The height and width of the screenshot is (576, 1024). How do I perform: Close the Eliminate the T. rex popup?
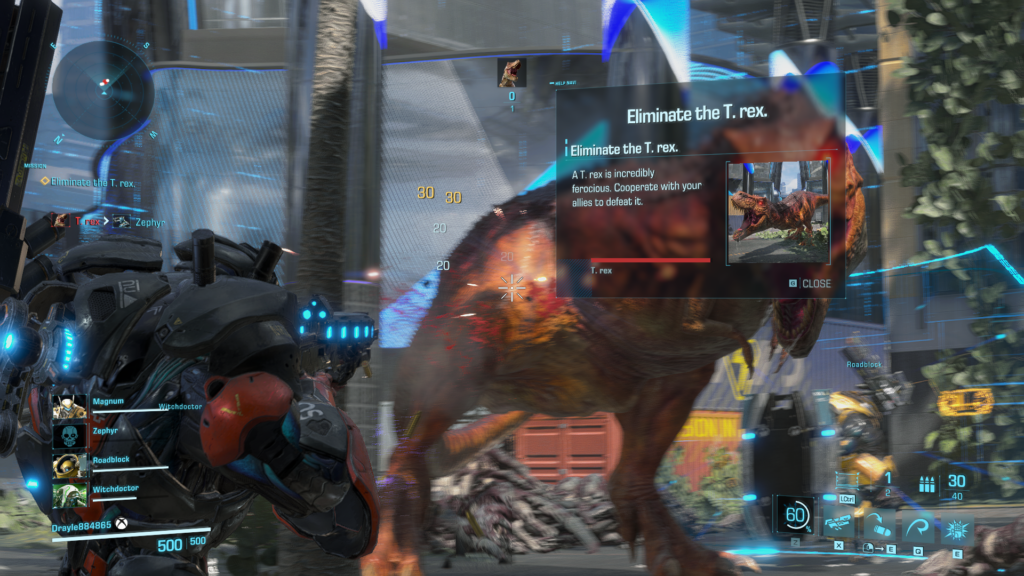(810, 283)
